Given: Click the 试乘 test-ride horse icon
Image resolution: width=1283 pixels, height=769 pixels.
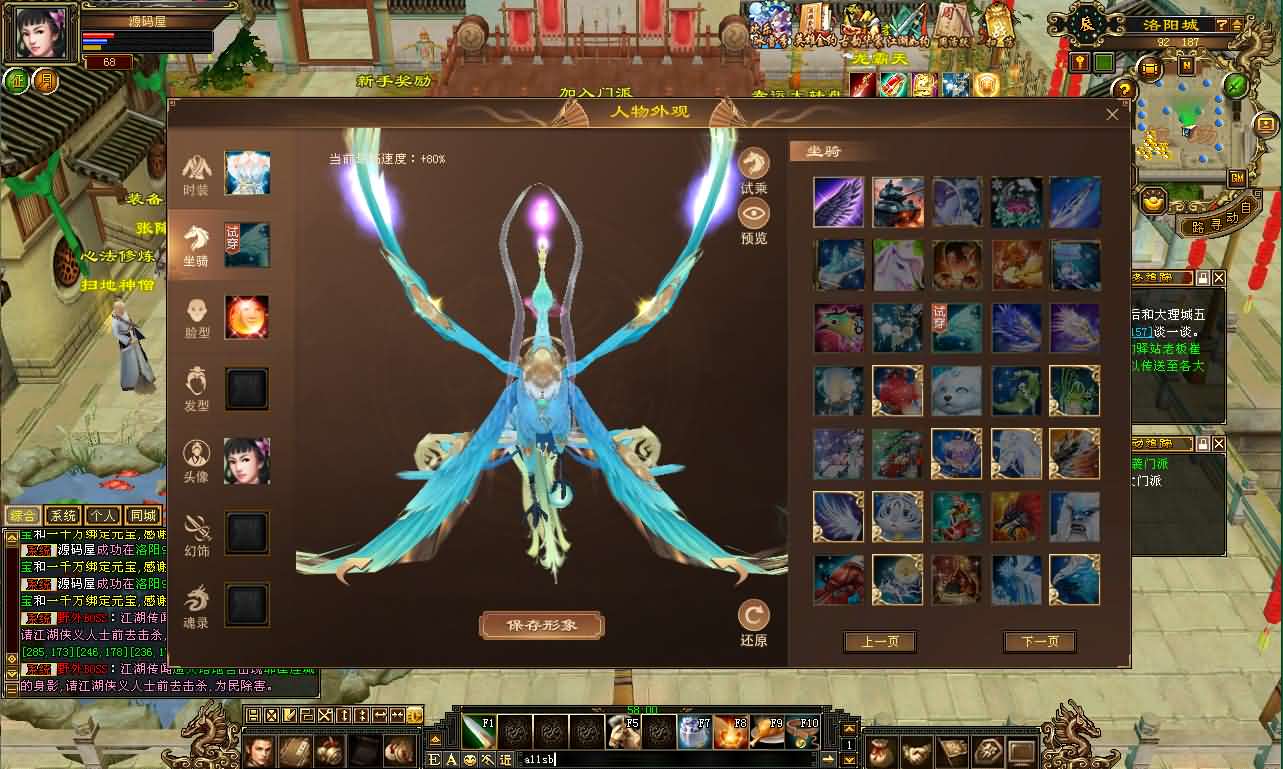Looking at the screenshot, I should (x=753, y=160).
